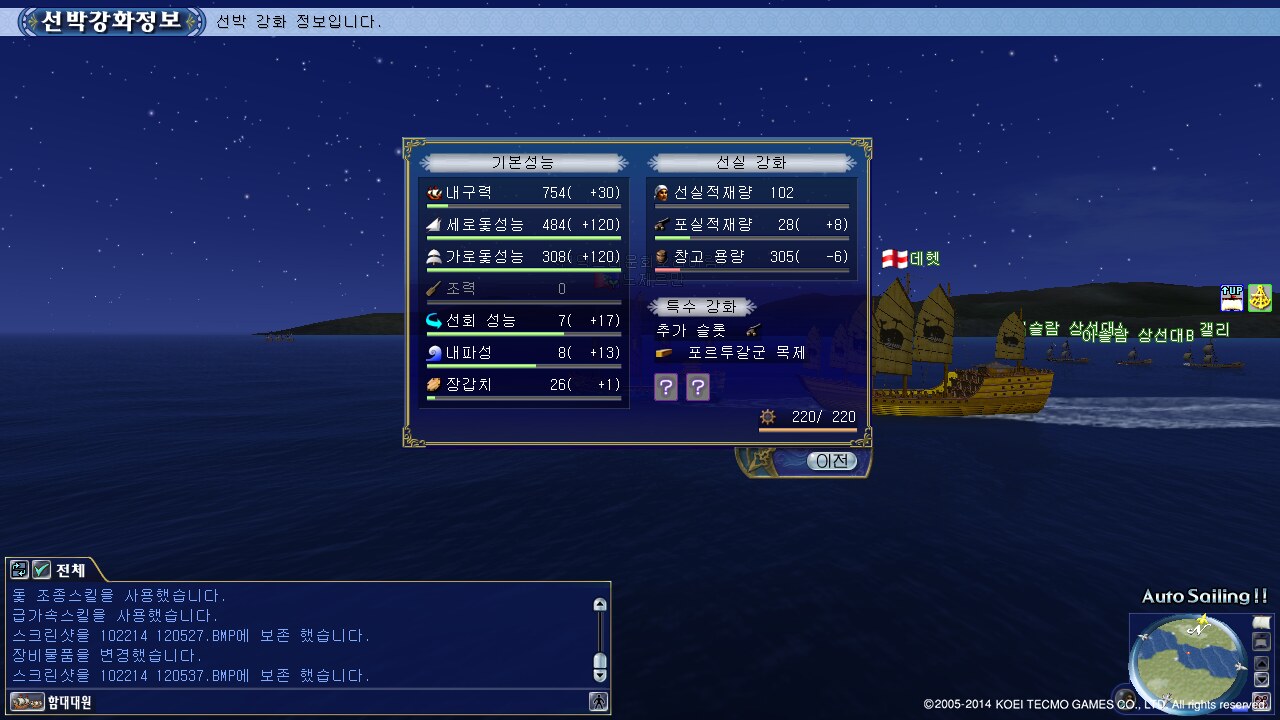
Task: Click the UP buff status icon
Action: coord(1232,298)
